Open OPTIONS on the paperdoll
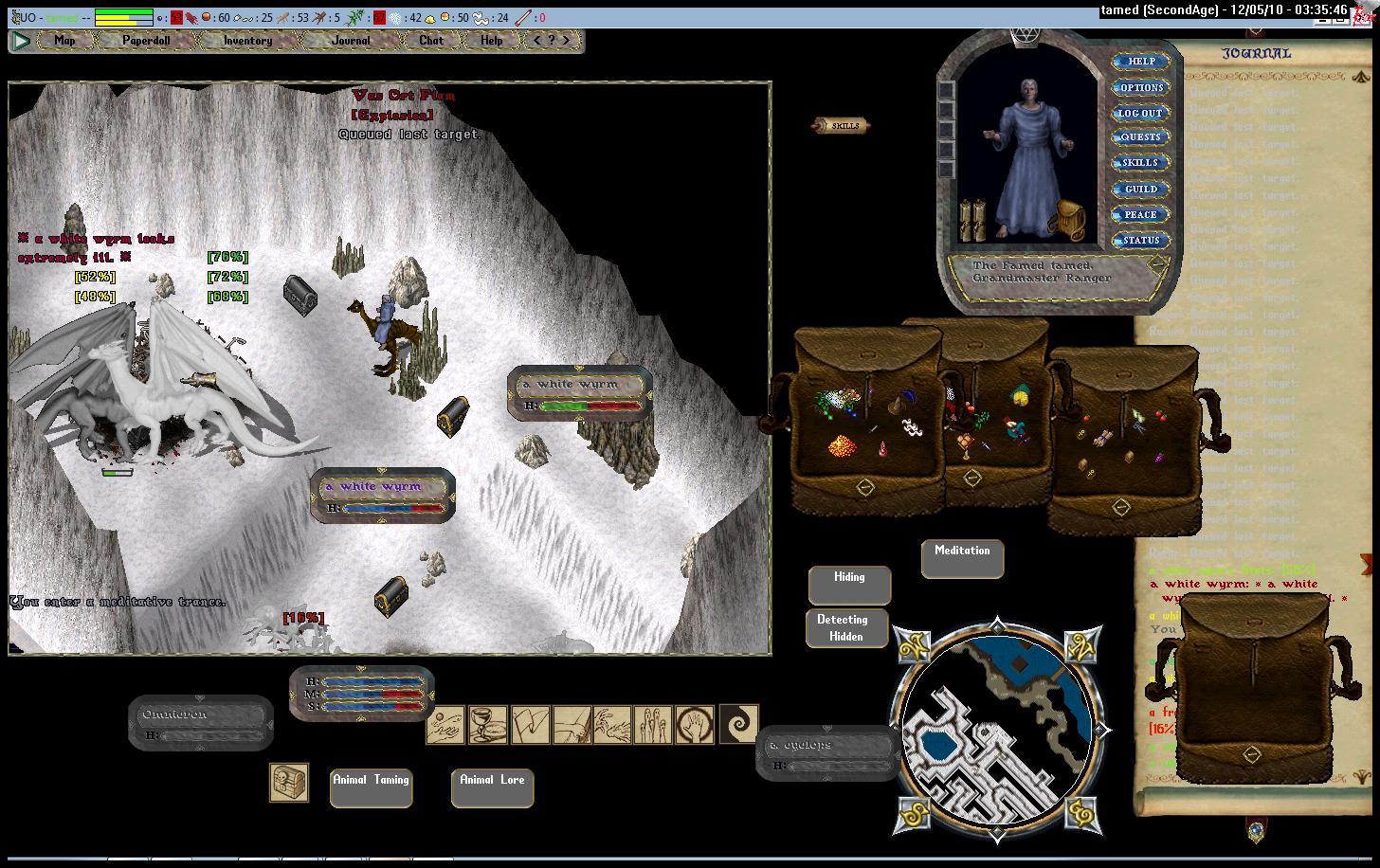 point(1140,87)
